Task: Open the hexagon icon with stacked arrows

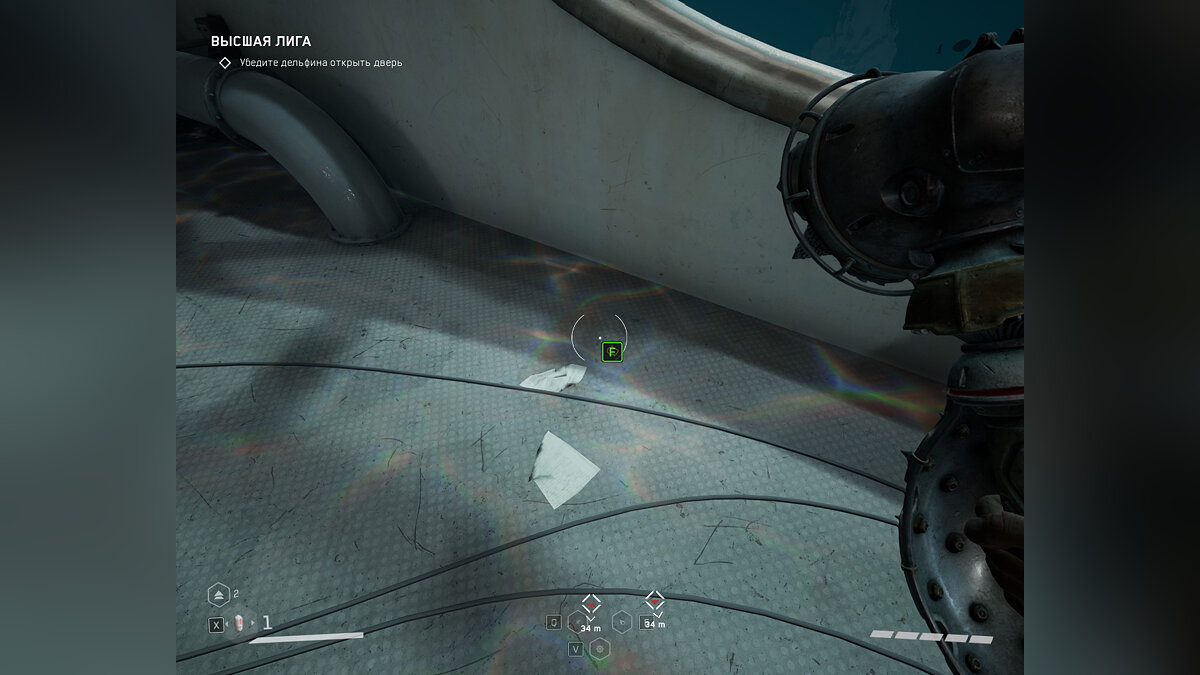Action: click(219, 595)
